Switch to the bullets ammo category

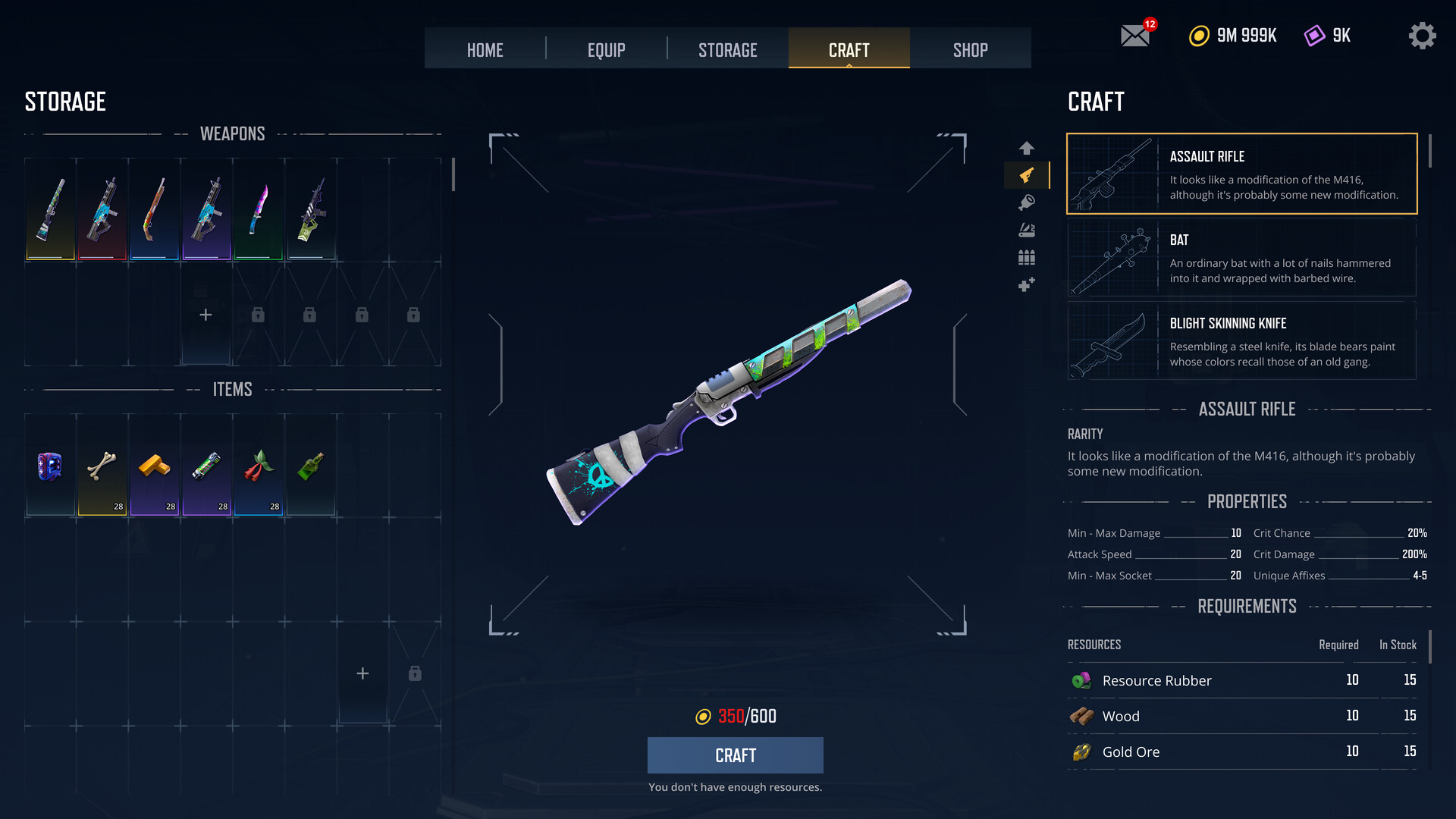pyautogui.click(x=1026, y=258)
